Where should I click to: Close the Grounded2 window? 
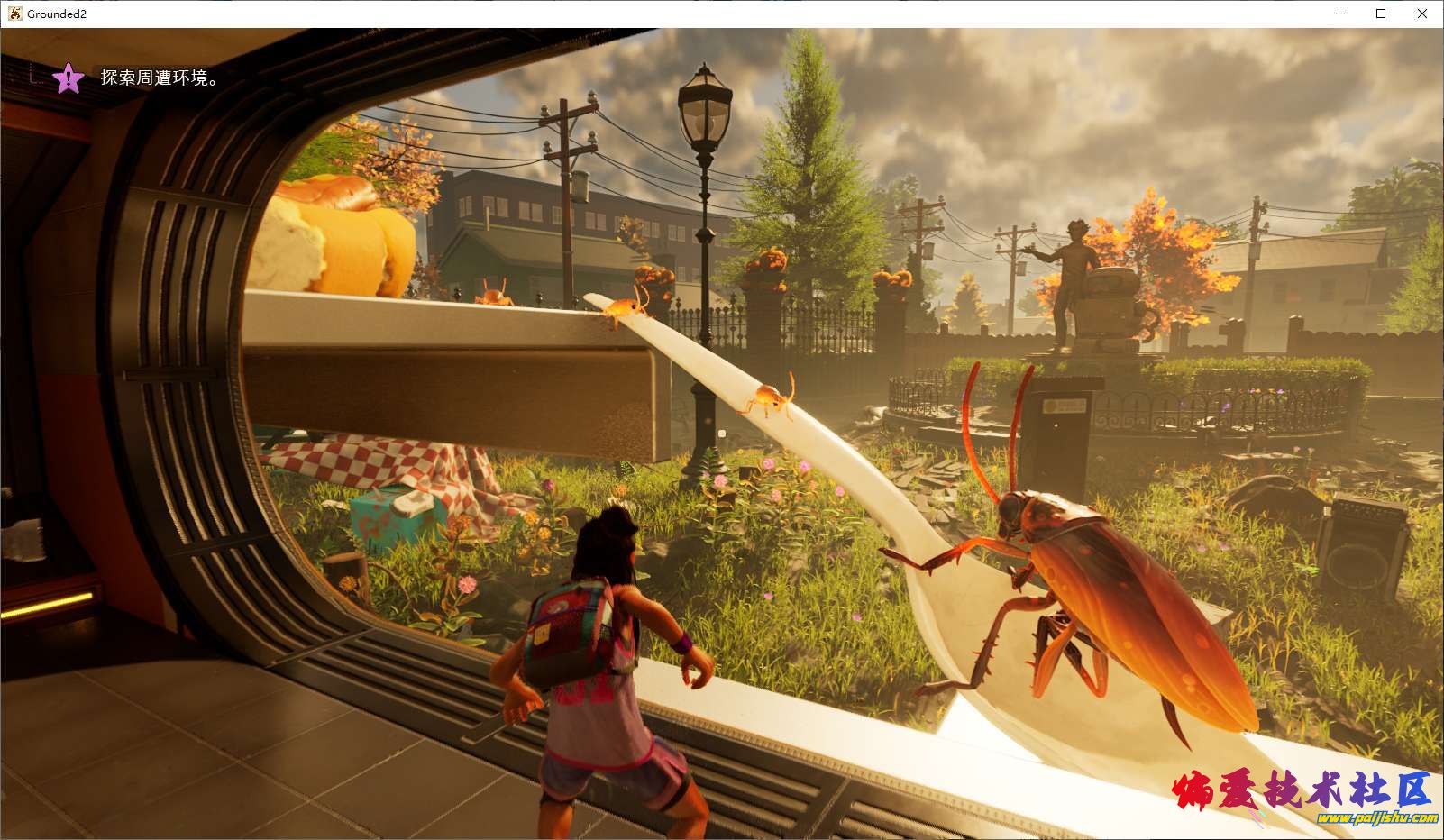coord(1422,14)
